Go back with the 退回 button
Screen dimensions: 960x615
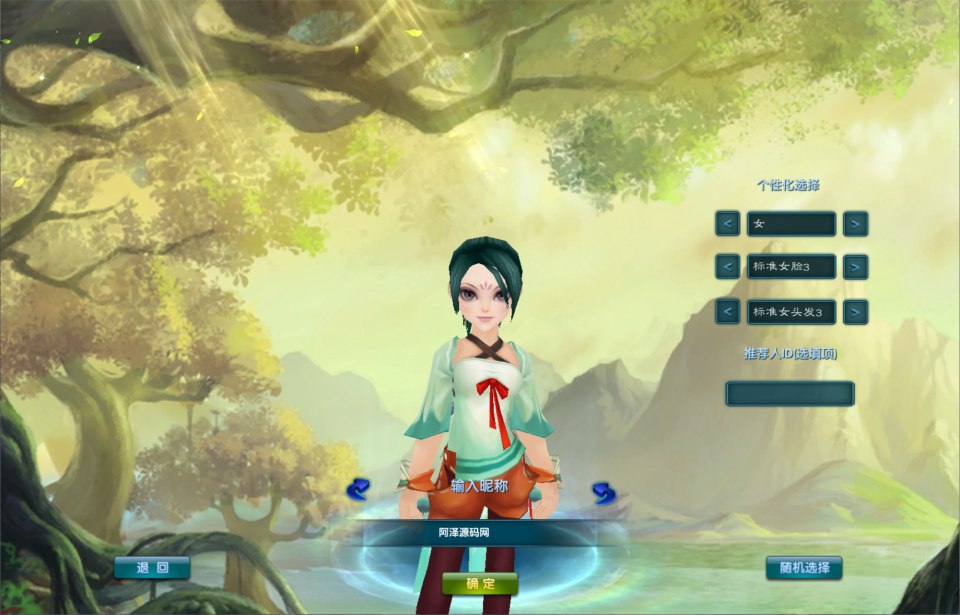tap(152, 568)
